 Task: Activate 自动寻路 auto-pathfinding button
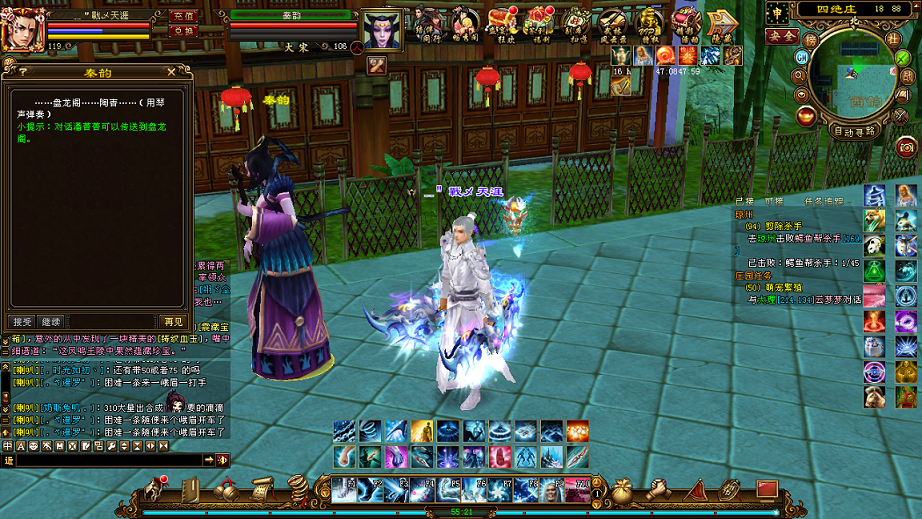pyautogui.click(x=855, y=131)
